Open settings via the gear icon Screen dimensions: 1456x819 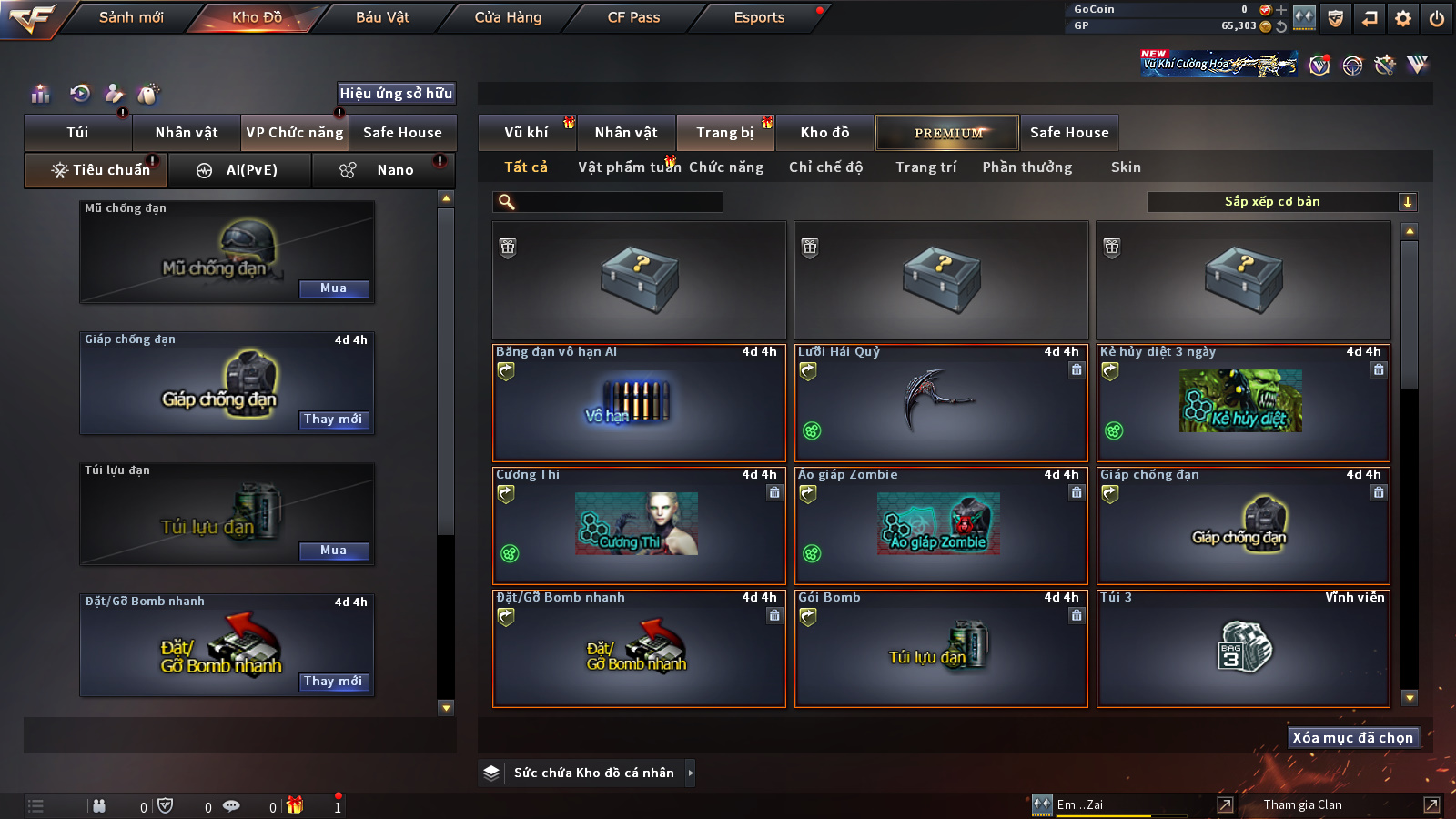tap(1403, 18)
